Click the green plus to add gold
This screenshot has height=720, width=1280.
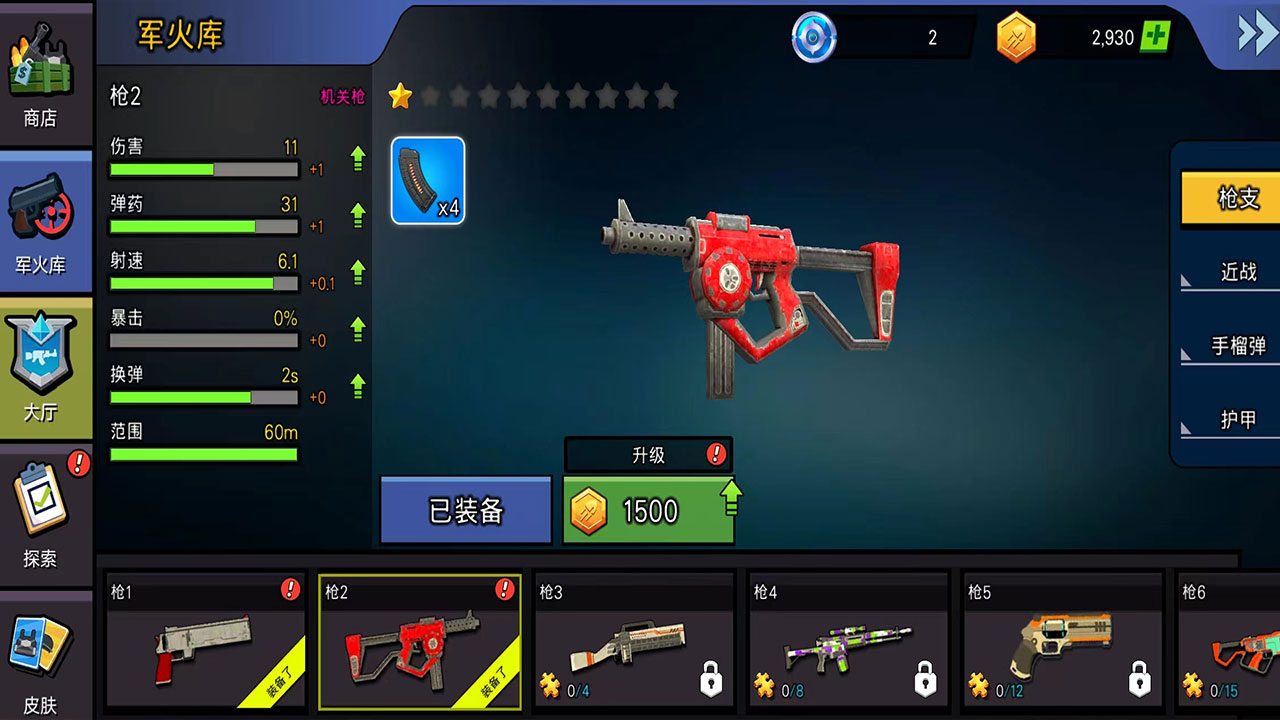(1155, 38)
